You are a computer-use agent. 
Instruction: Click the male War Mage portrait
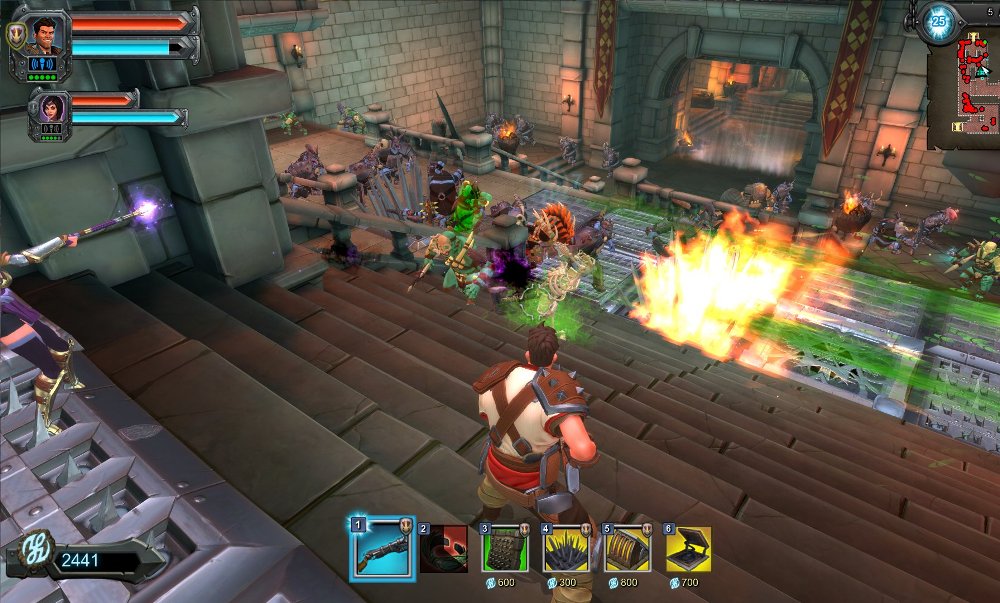pyautogui.click(x=43, y=34)
